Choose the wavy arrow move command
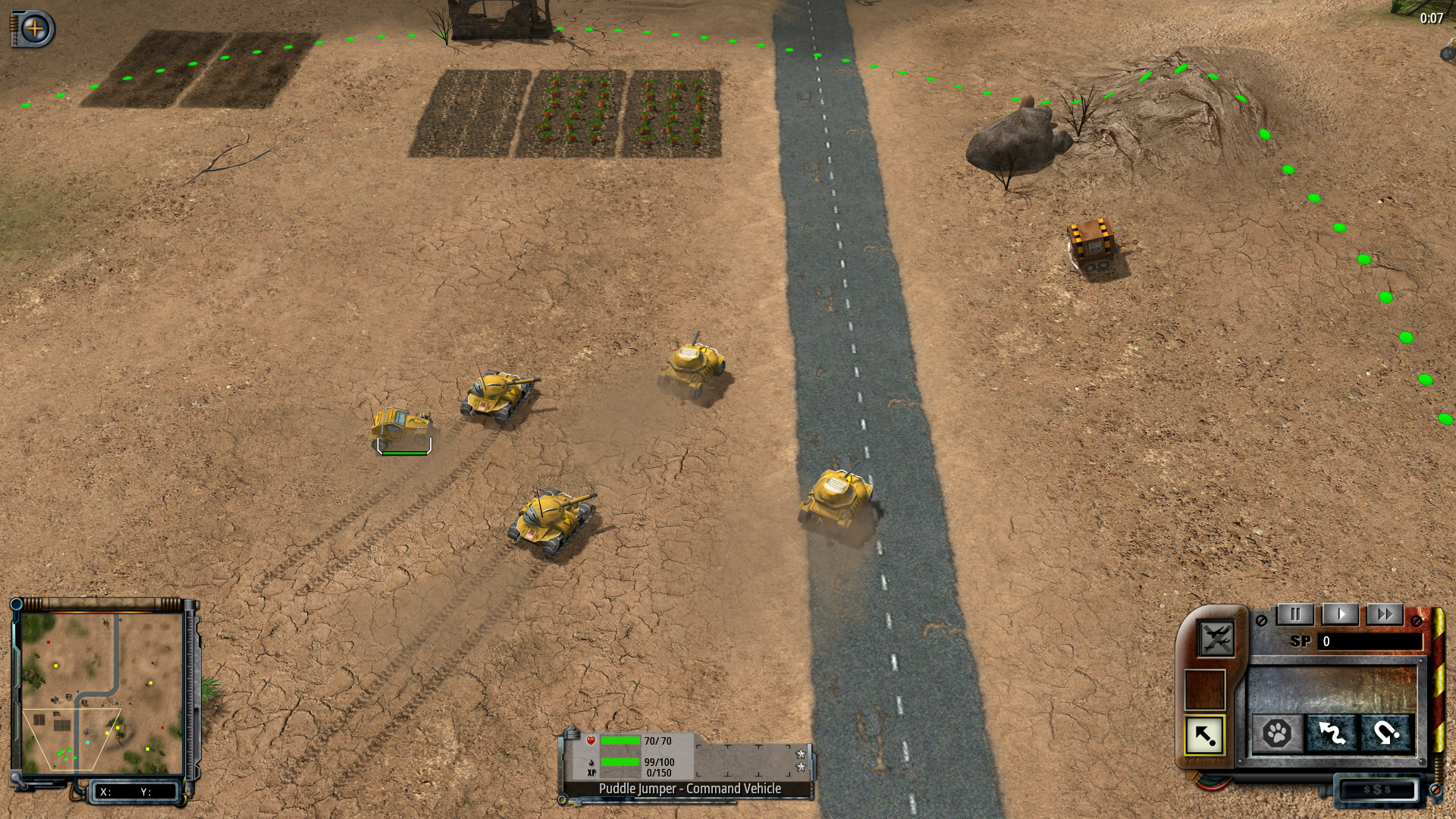 1332,733
